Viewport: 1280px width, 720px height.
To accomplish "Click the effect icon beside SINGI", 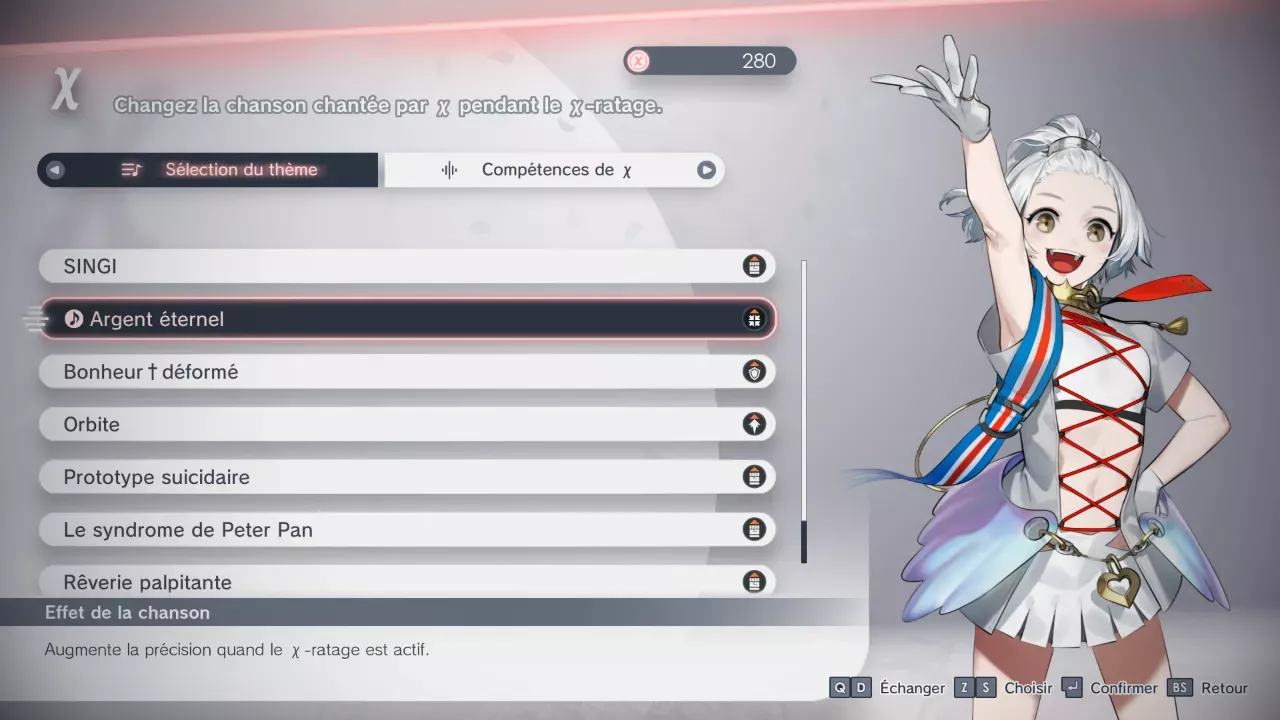I will [755, 266].
